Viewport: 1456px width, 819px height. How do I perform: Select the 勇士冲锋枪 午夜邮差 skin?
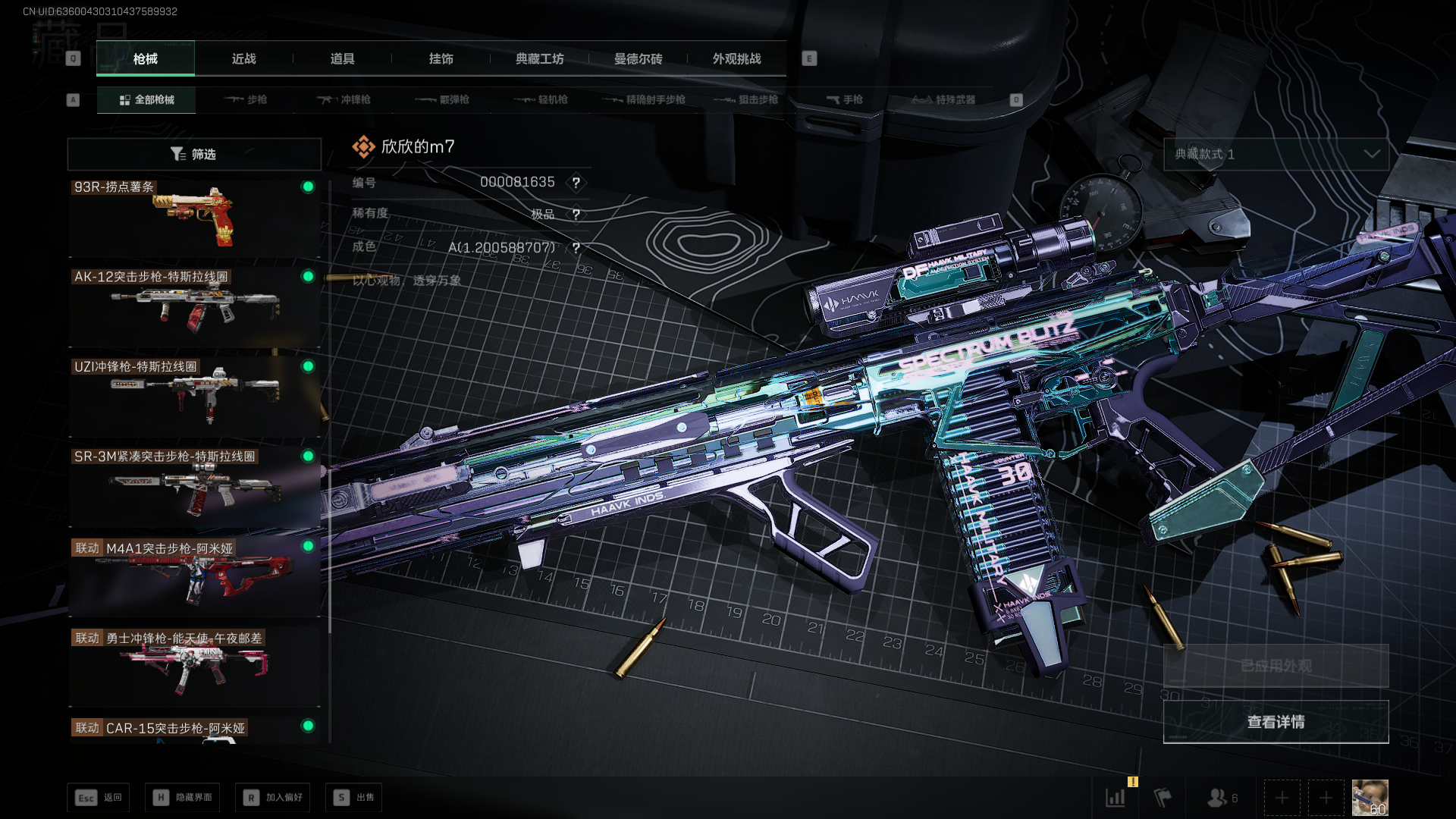pos(194,666)
